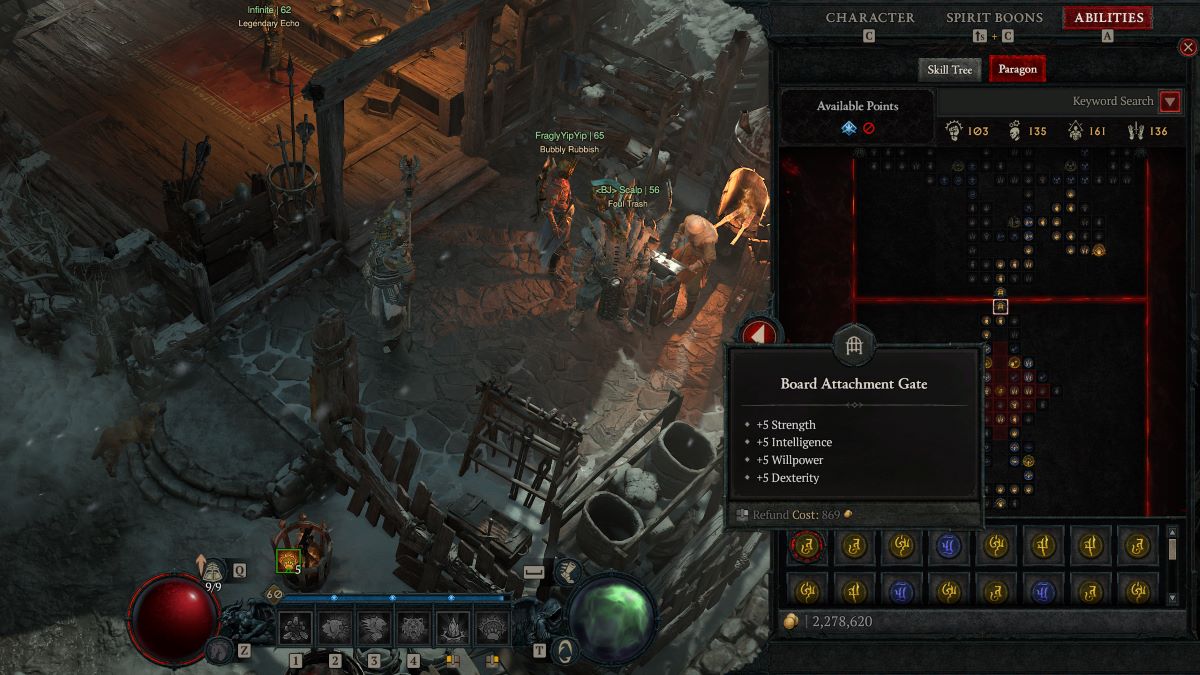Switch to the Character tab
Image resolution: width=1200 pixels, height=675 pixels.
tap(869, 18)
